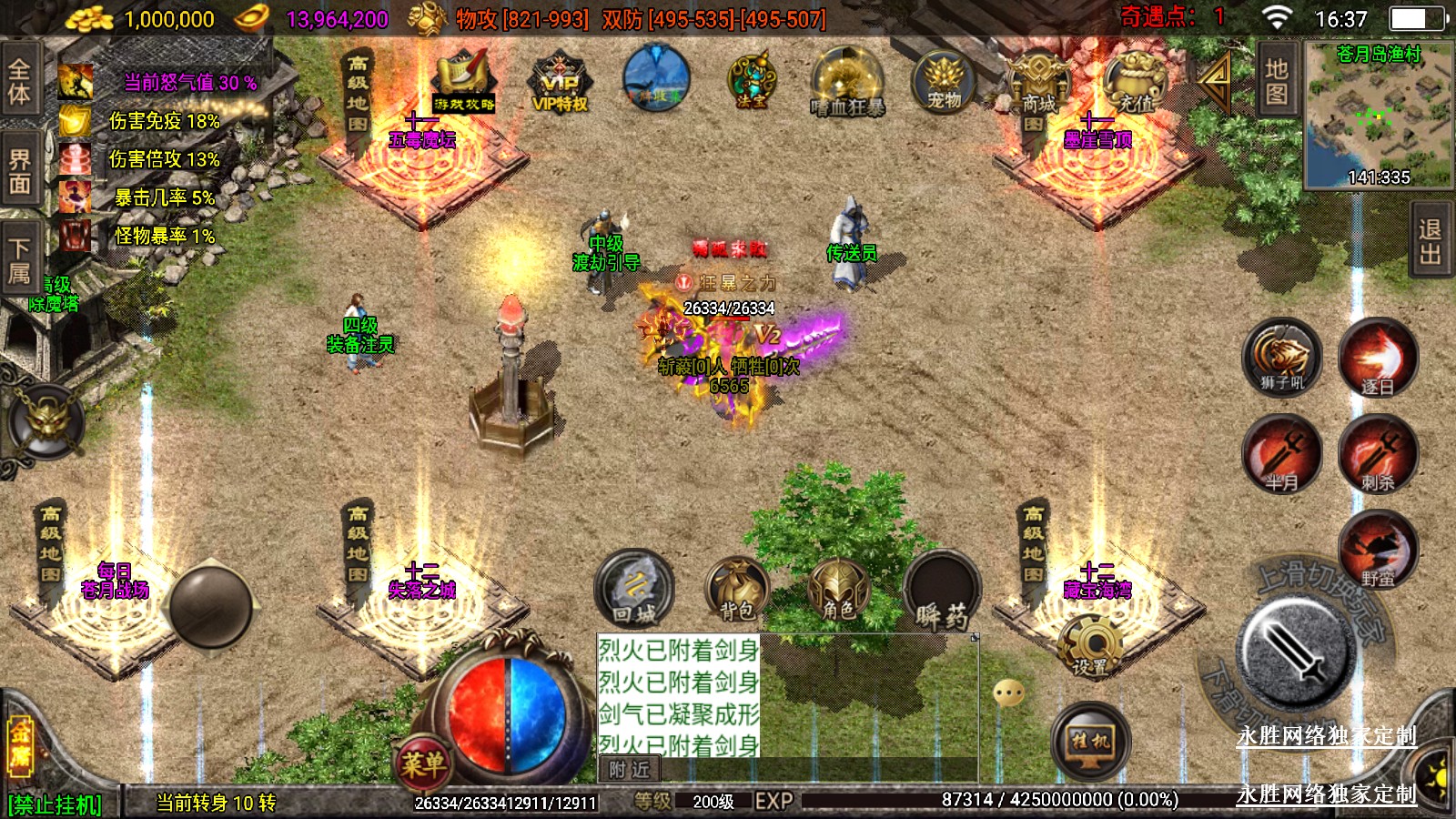The width and height of the screenshot is (1456, 819).
Task: Activate the 嗜血狂暴 bloodlust icon
Action: tap(847, 84)
